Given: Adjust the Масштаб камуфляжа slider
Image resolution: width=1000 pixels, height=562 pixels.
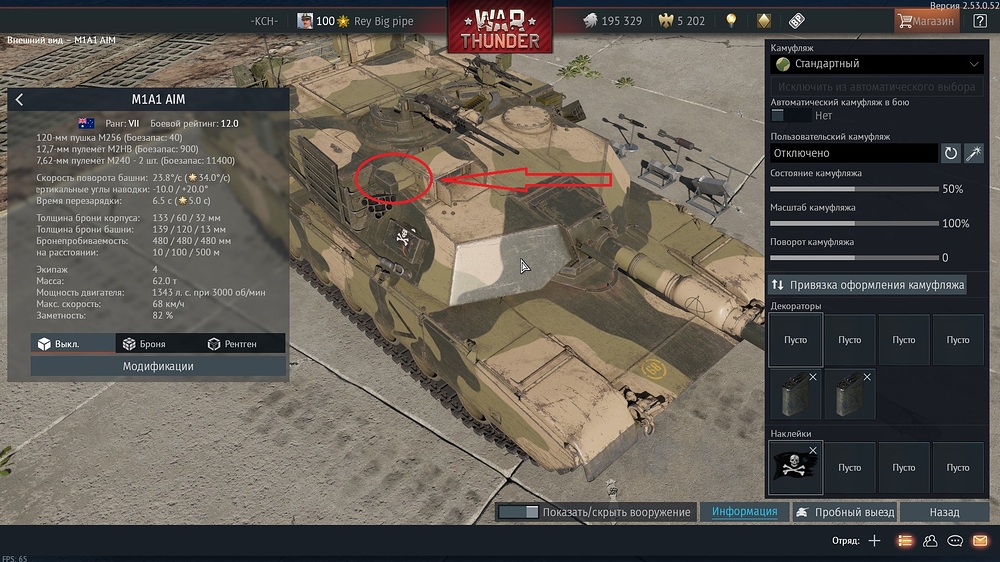Looking at the screenshot, I should (854, 223).
